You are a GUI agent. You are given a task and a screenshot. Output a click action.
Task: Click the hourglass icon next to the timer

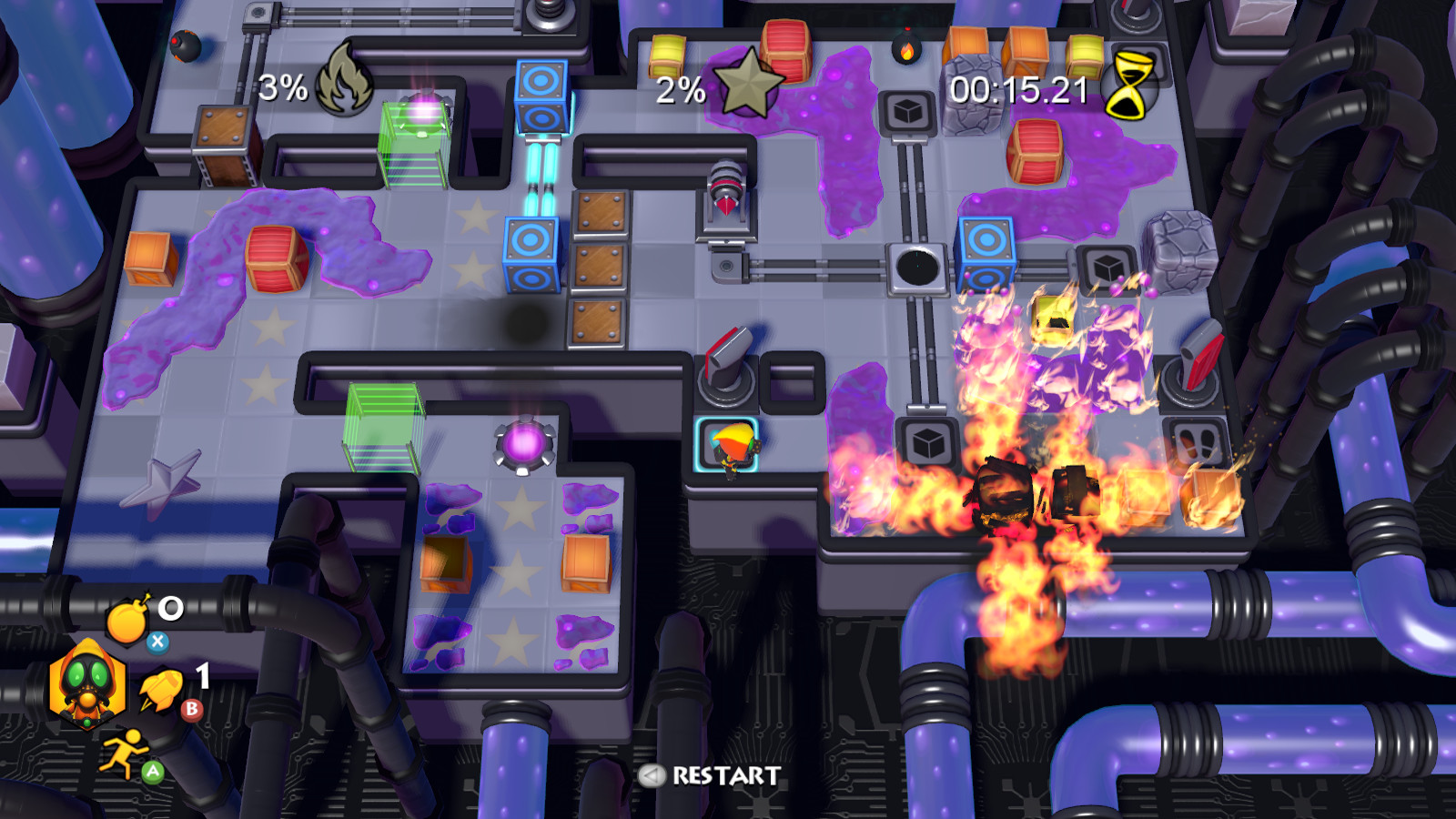pos(1128,86)
